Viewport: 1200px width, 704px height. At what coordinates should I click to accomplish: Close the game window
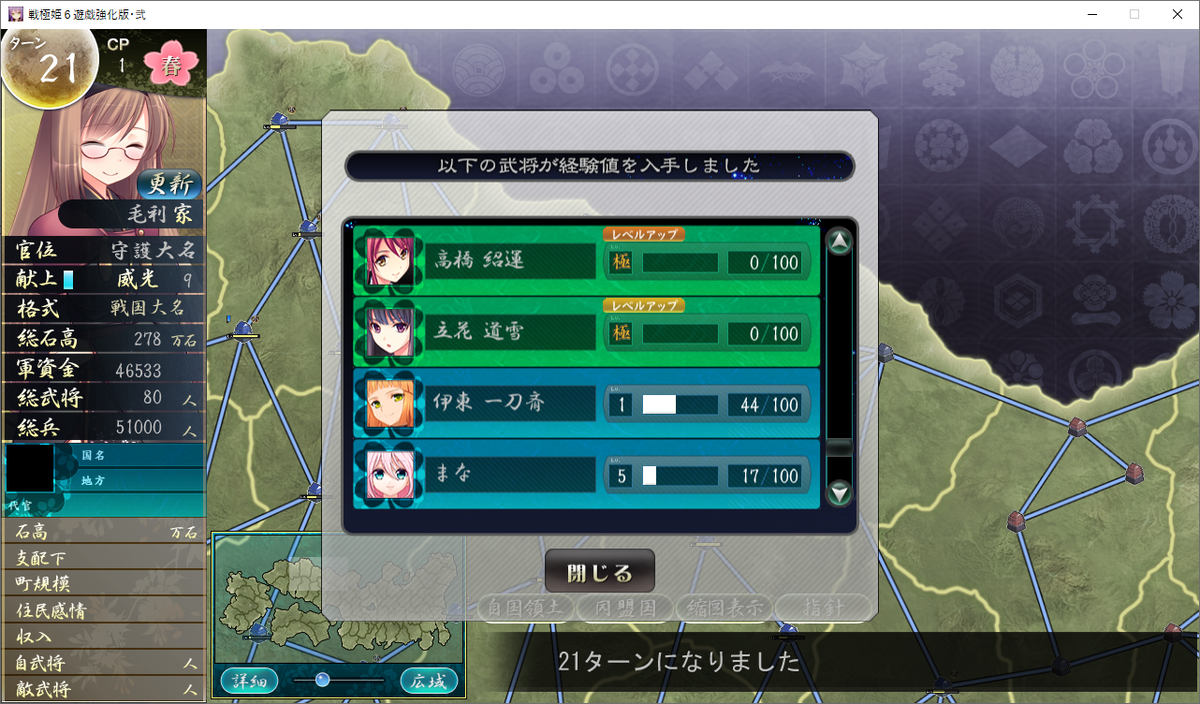point(1176,14)
